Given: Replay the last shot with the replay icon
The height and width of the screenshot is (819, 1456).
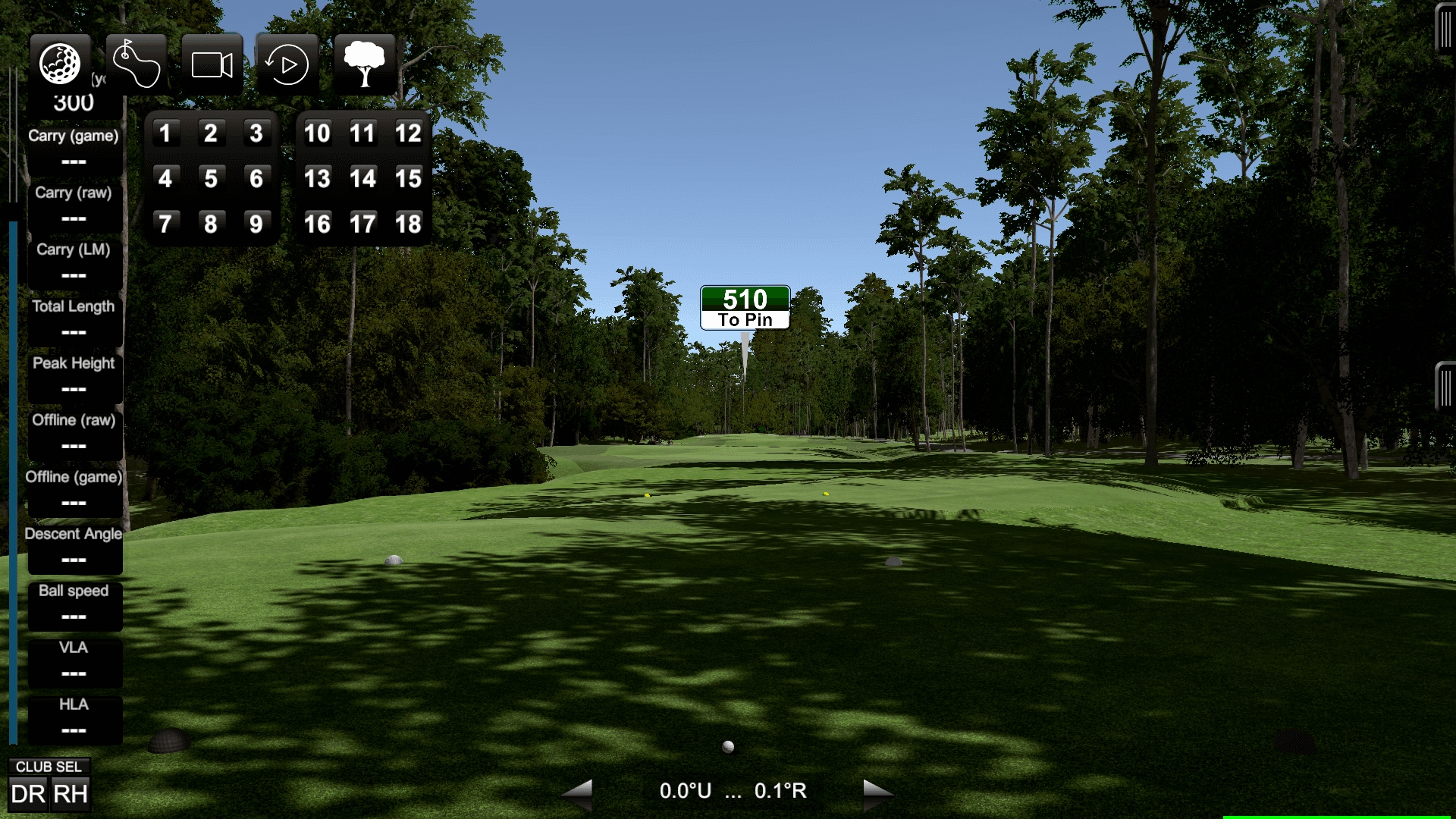Looking at the screenshot, I should (x=287, y=64).
